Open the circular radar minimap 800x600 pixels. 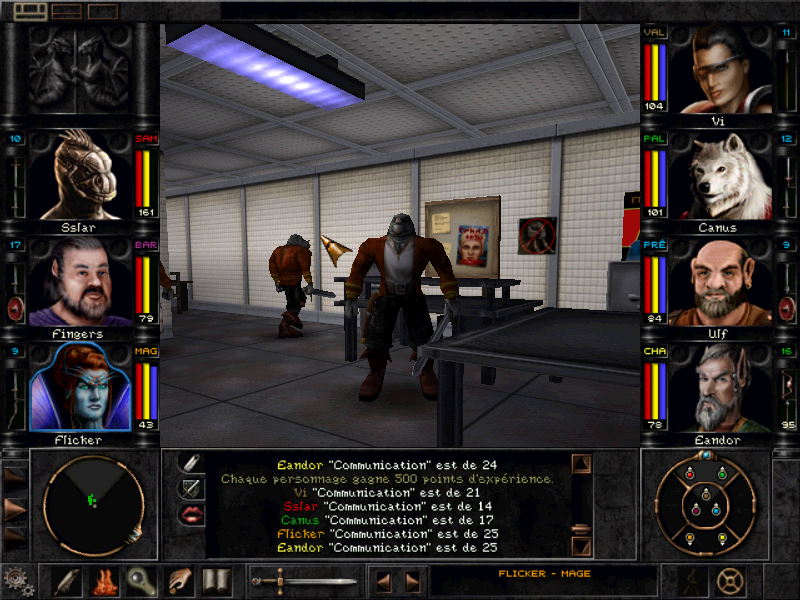(94, 503)
